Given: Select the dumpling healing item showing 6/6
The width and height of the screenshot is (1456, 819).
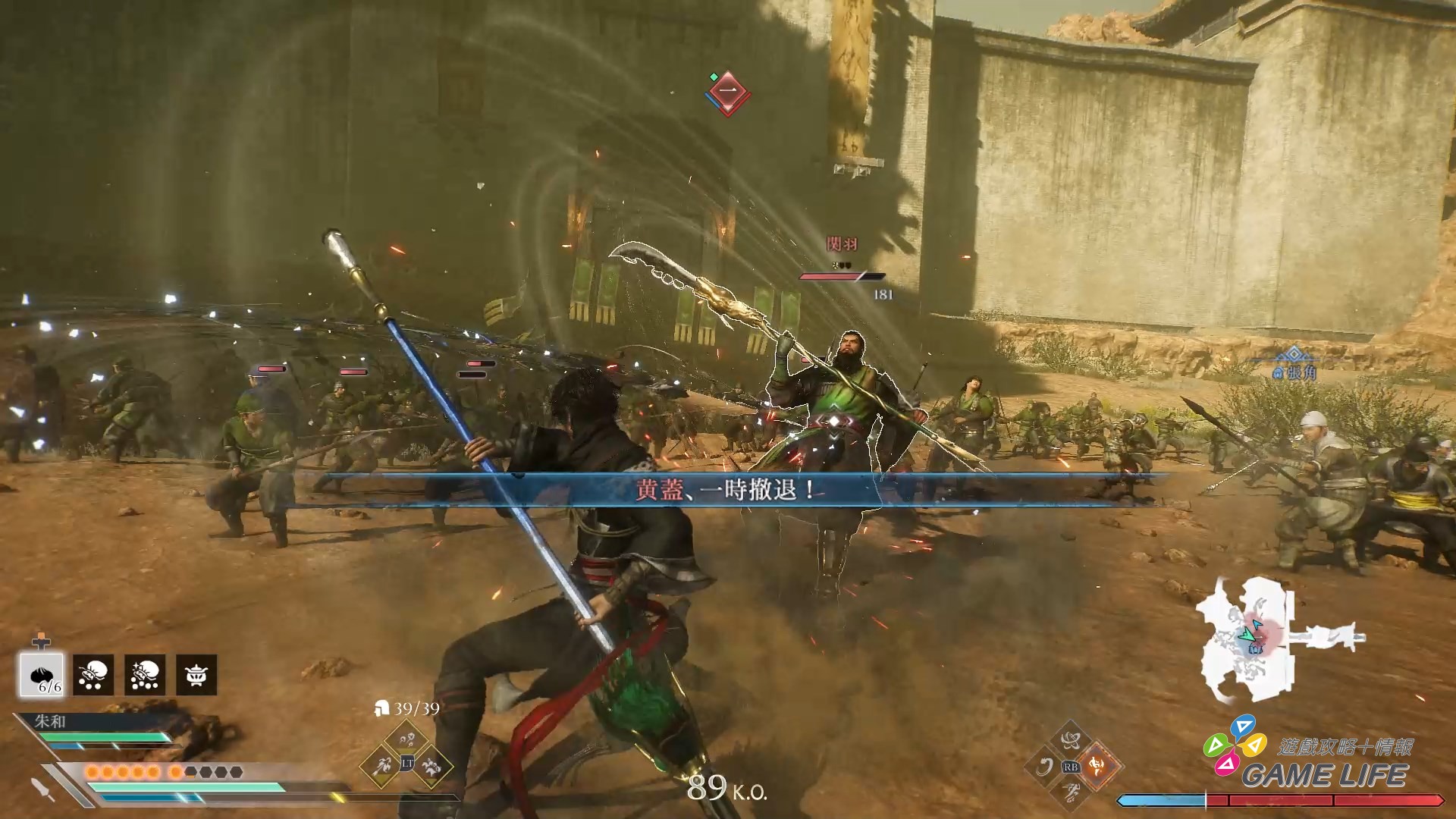Looking at the screenshot, I should coord(41,676).
